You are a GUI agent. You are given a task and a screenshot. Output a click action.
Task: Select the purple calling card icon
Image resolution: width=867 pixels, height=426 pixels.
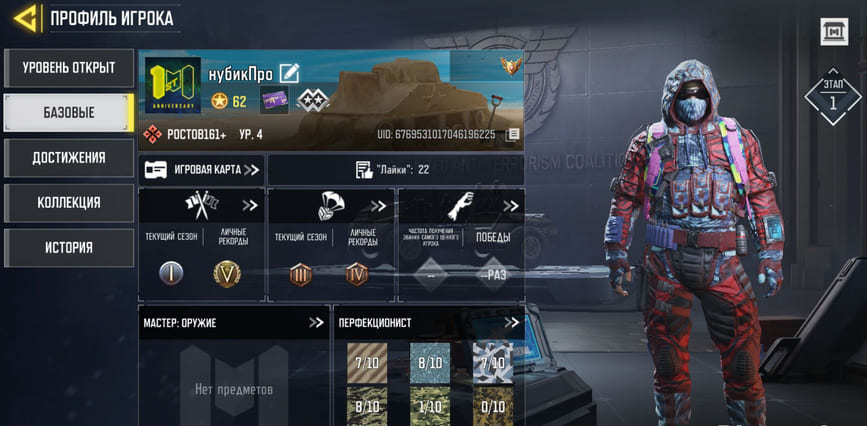(274, 101)
